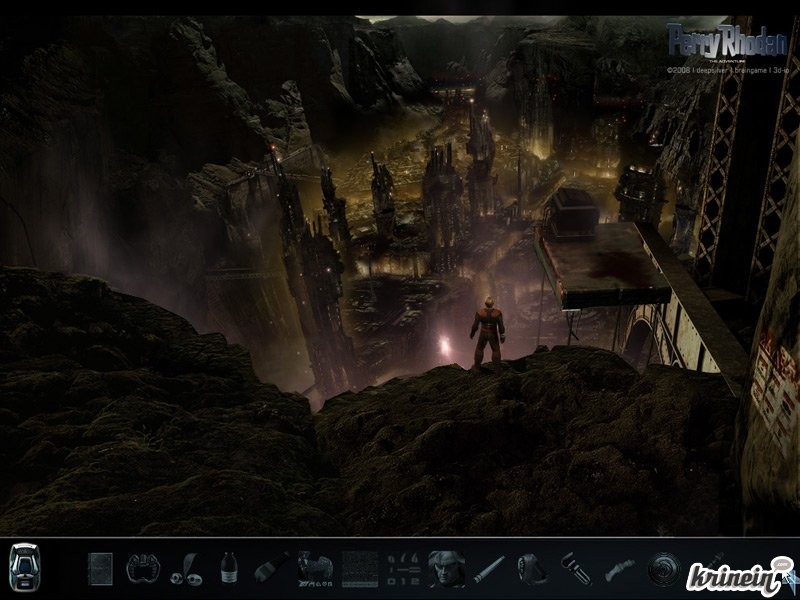
Task: Select the dotted data sheet in the inventory
Action: 360,568
